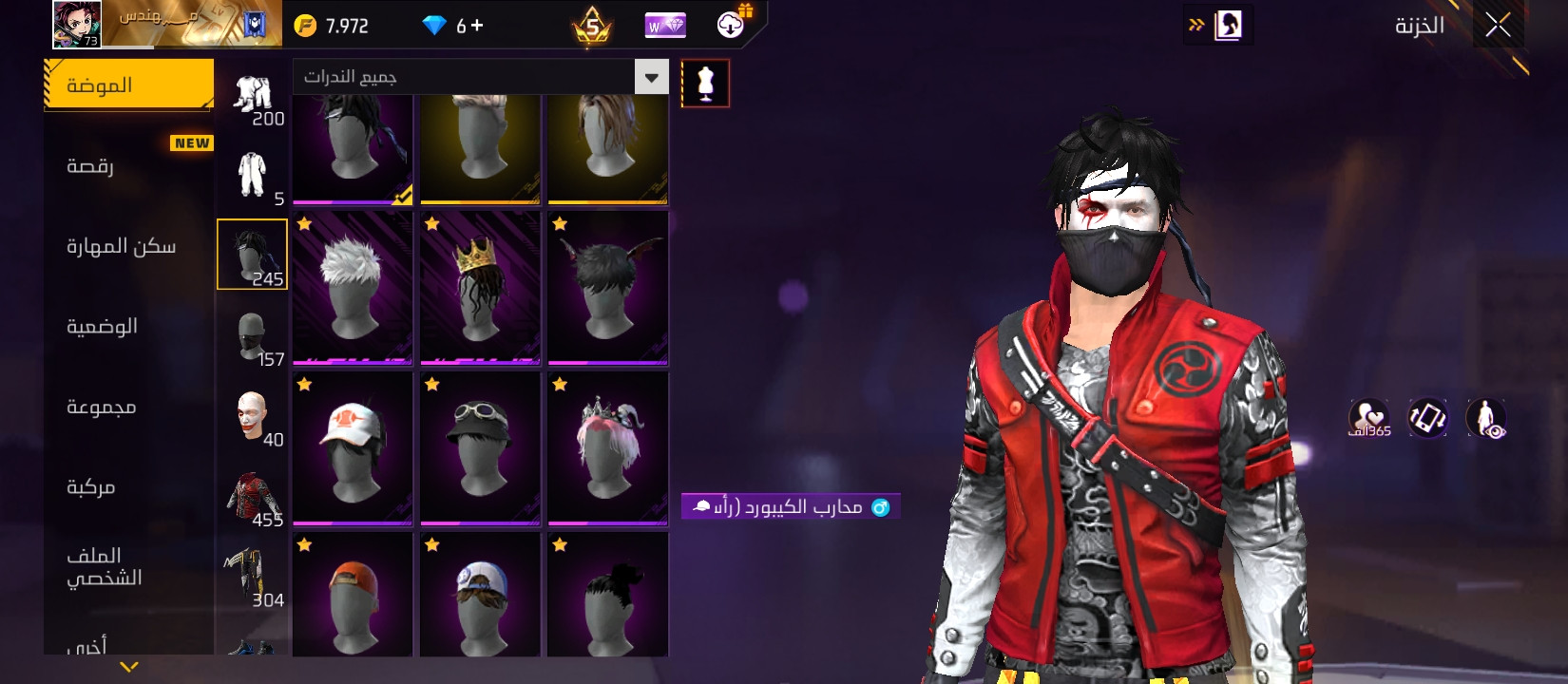Add diamonds with the plus button
The image size is (1568, 684).
(477, 26)
